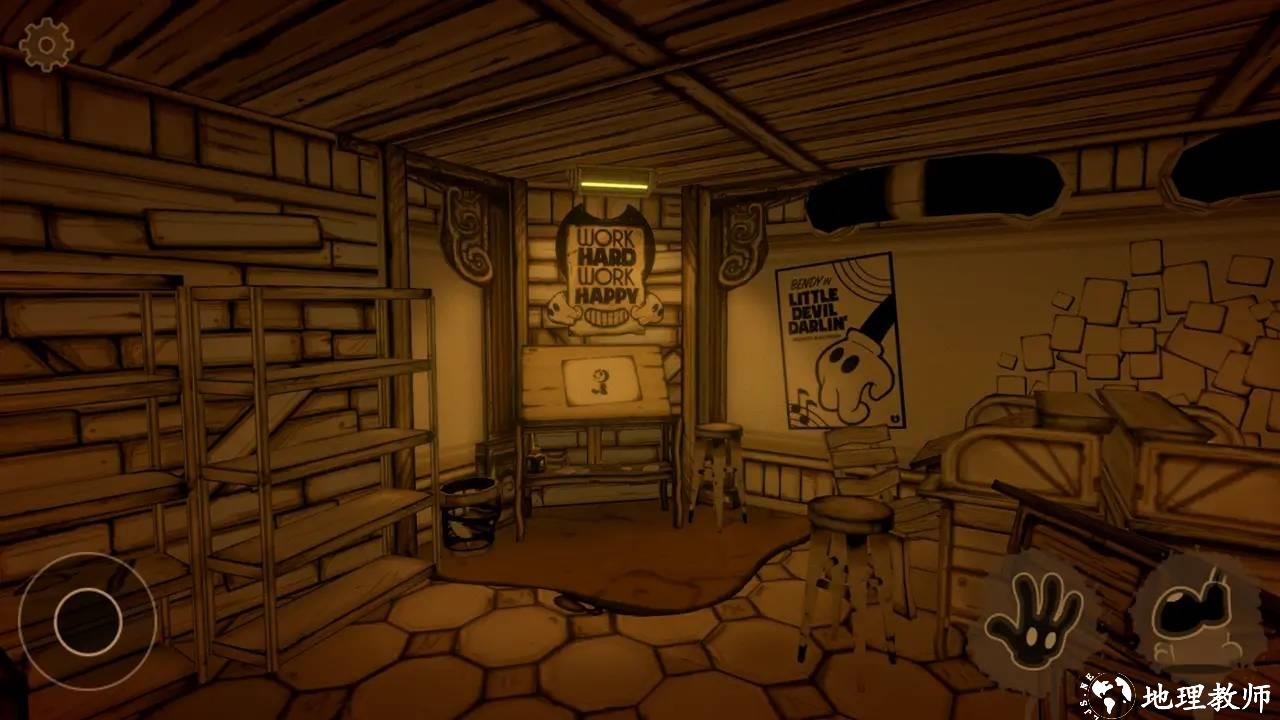
Task: Tap the virtual movement joystick
Action: coord(88,621)
